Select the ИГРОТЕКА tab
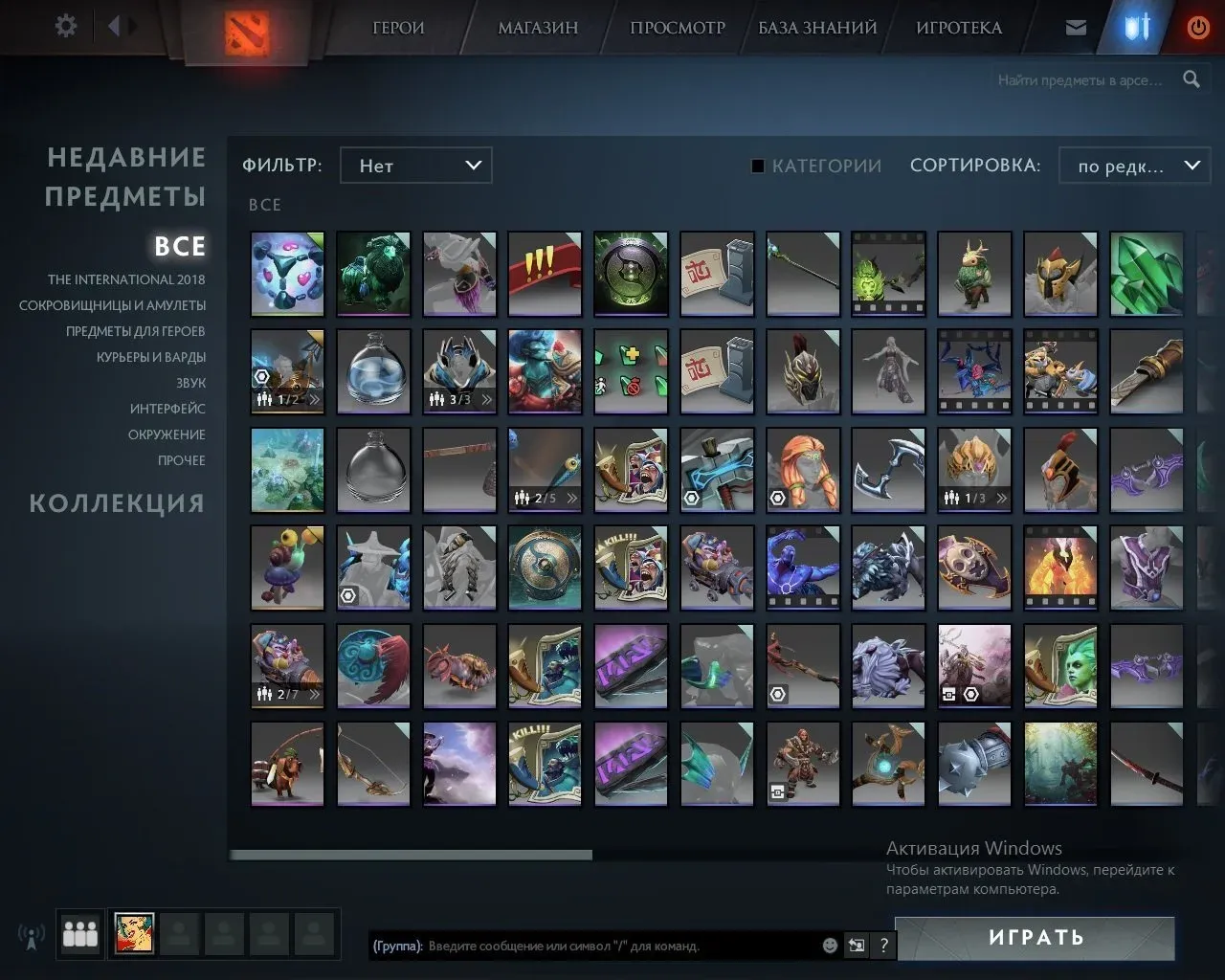The width and height of the screenshot is (1225, 980). [959, 28]
